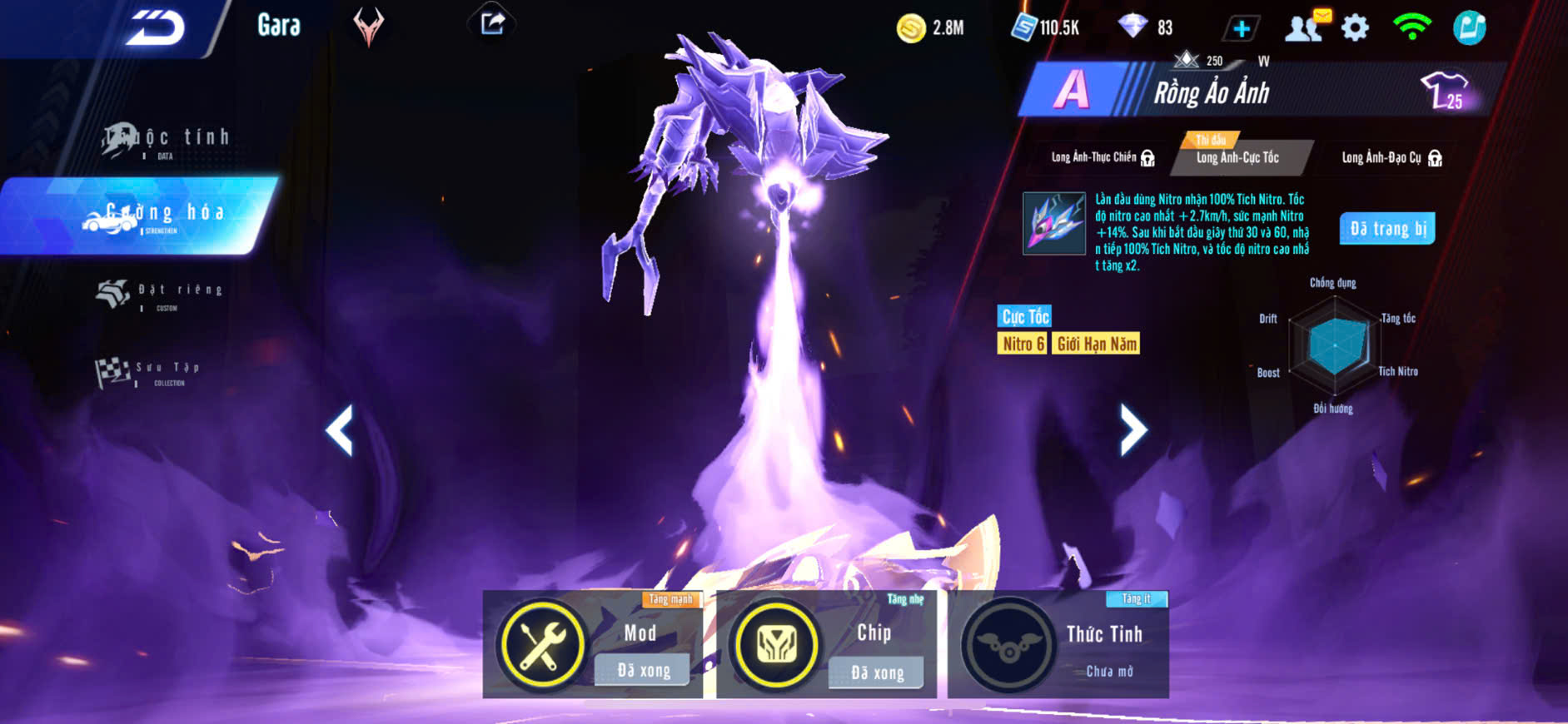
Task: Open the Mod upgrade panel
Action: 593,644
